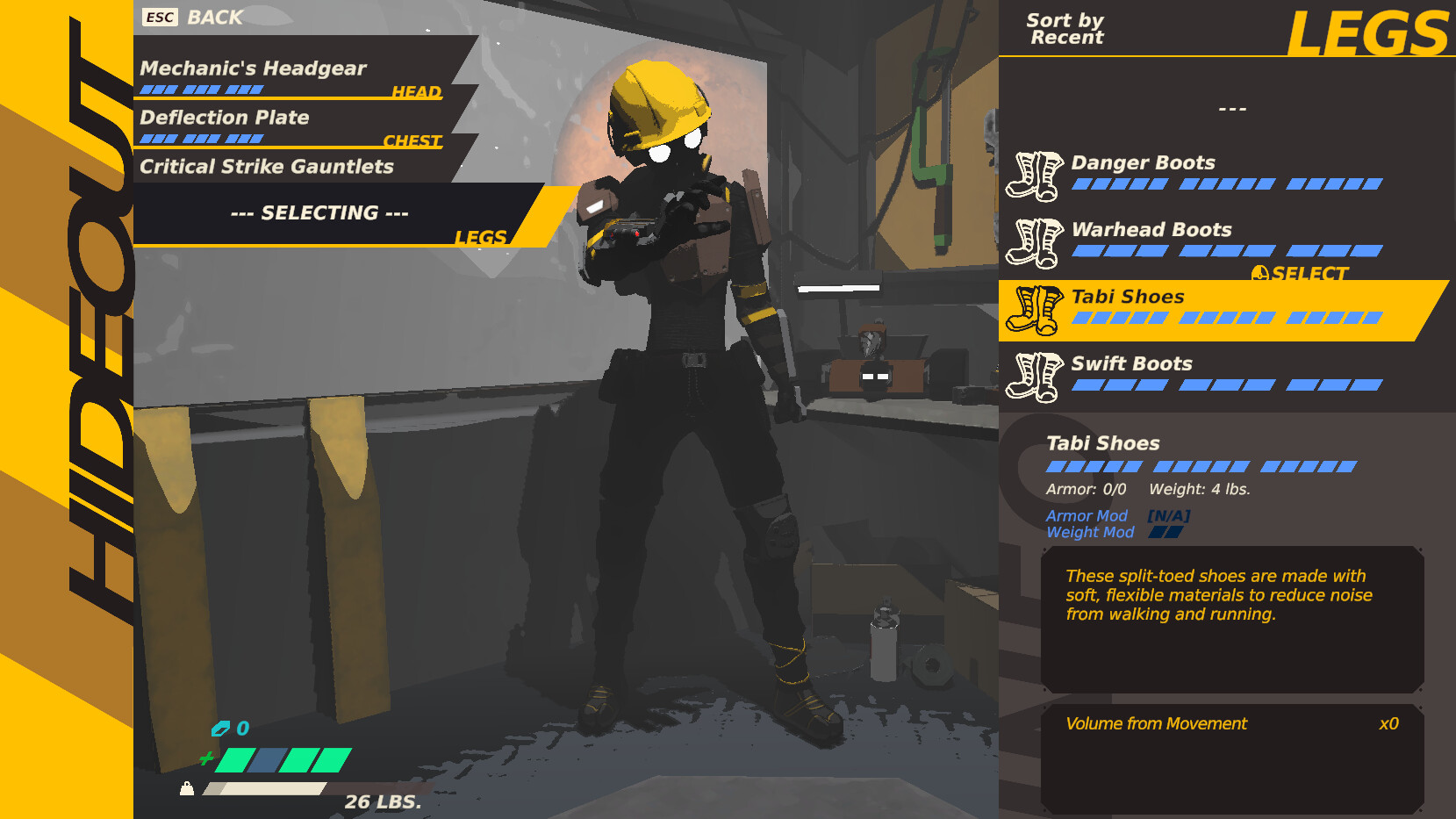Screen dimensions: 1456x819
Task: Click the Warhead Boots boot icon
Action: (x=1036, y=241)
